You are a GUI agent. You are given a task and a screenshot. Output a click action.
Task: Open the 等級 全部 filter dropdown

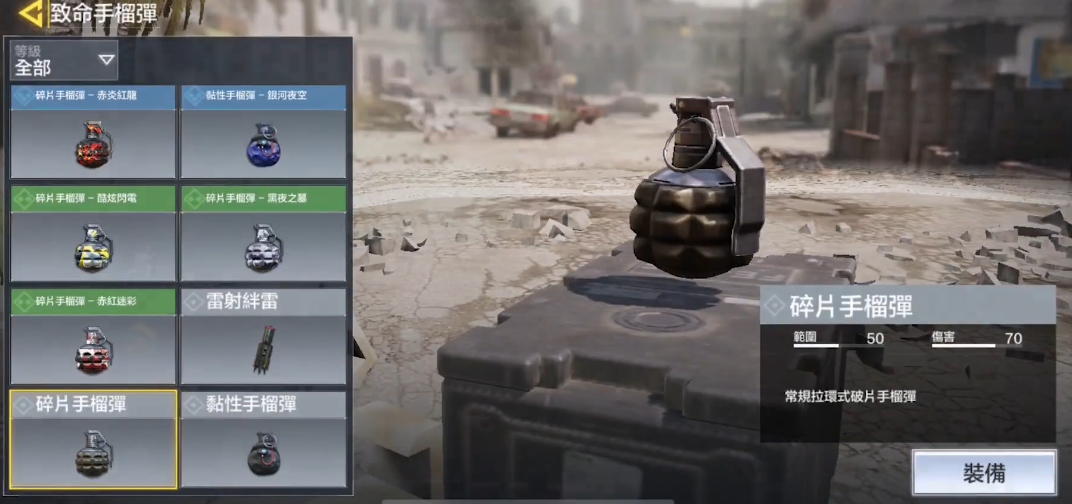pyautogui.click(x=64, y=61)
